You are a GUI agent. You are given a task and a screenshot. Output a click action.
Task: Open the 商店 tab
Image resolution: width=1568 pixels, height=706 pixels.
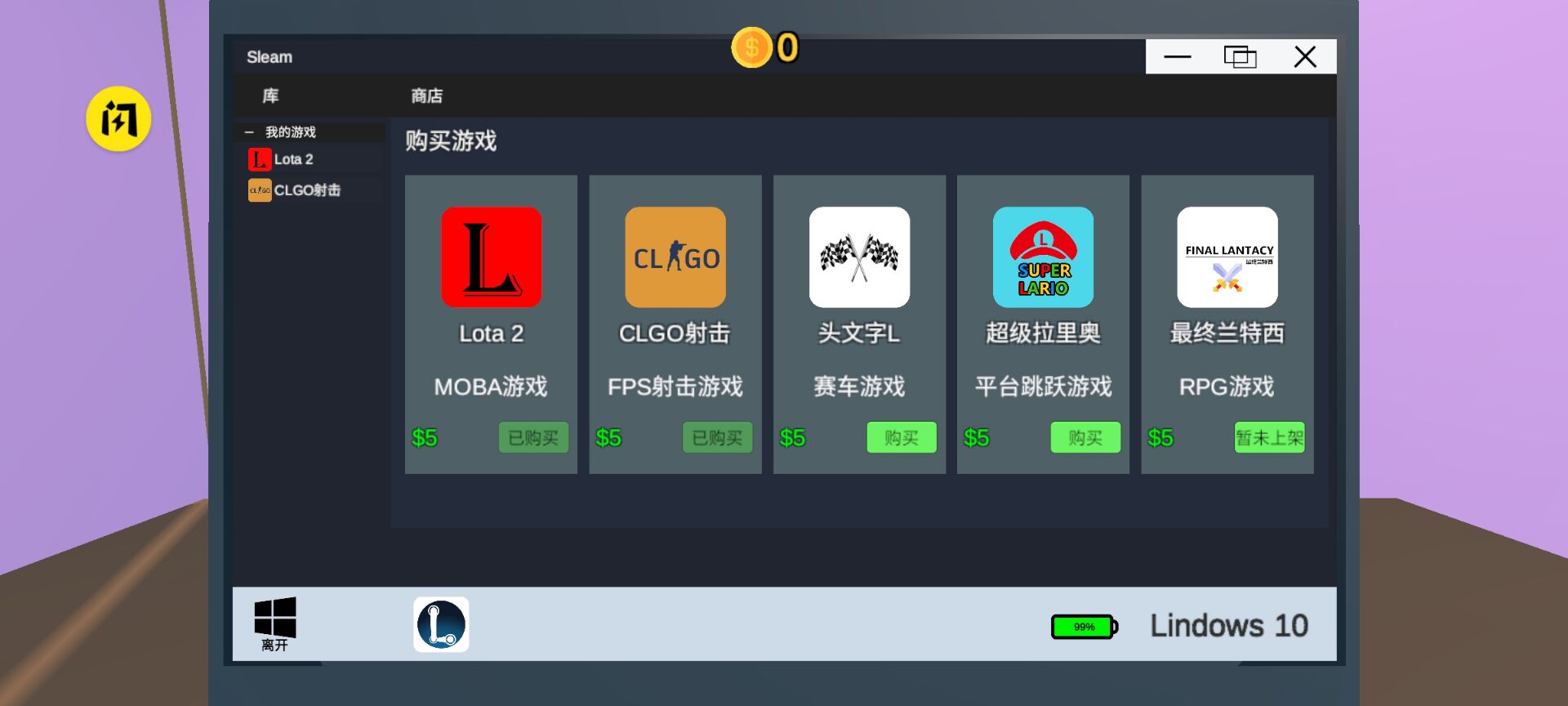click(x=427, y=96)
